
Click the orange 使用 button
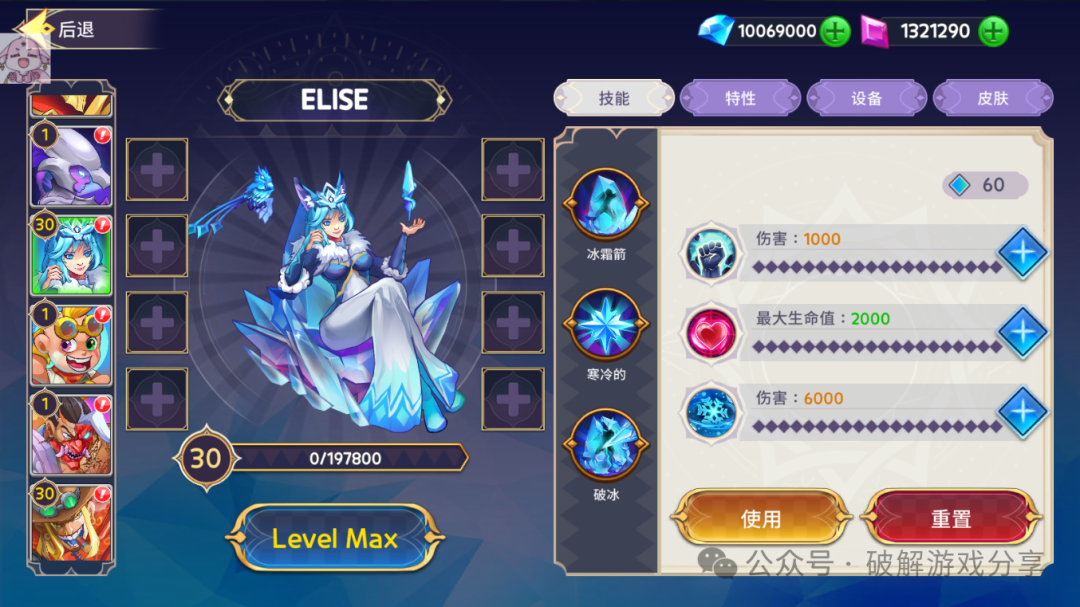761,518
